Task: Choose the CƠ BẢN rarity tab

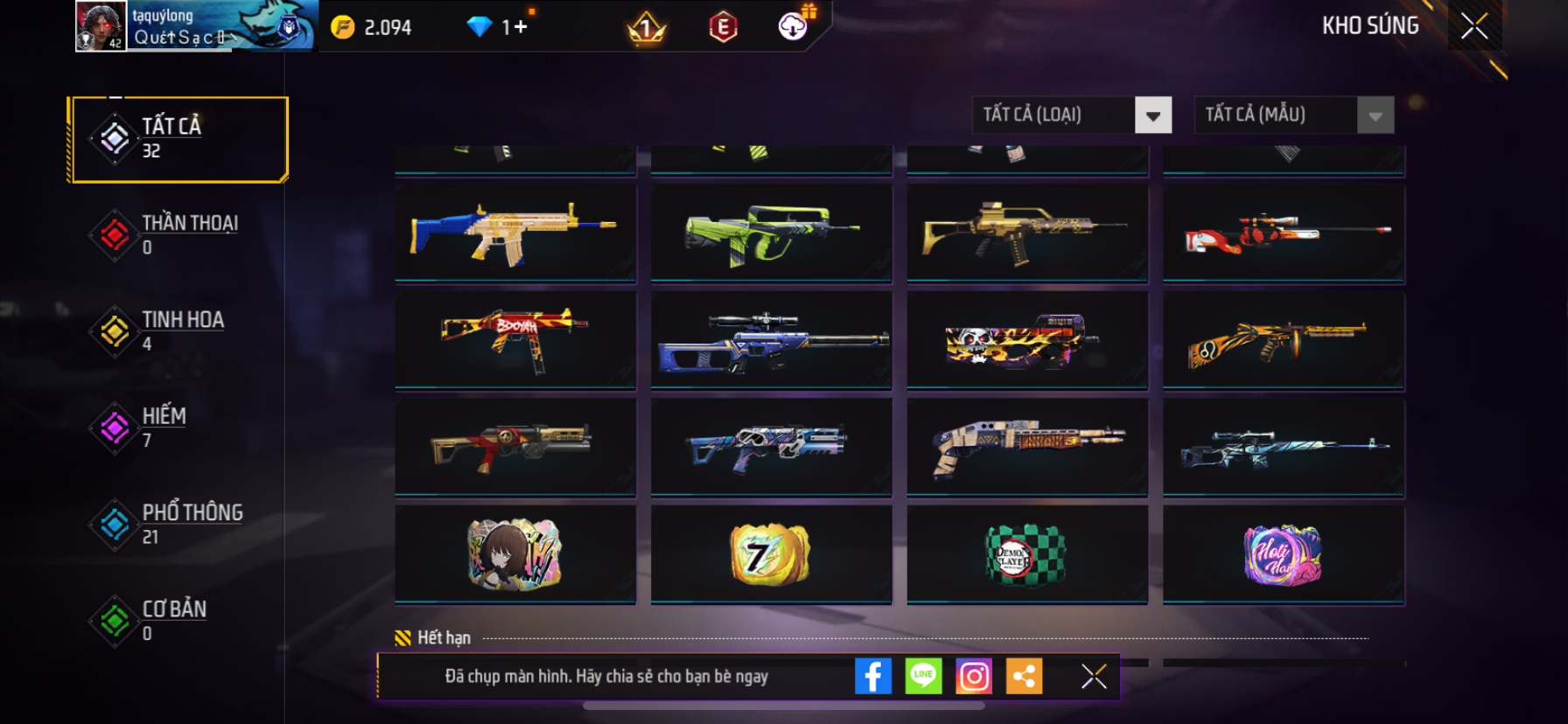Action: [x=179, y=619]
